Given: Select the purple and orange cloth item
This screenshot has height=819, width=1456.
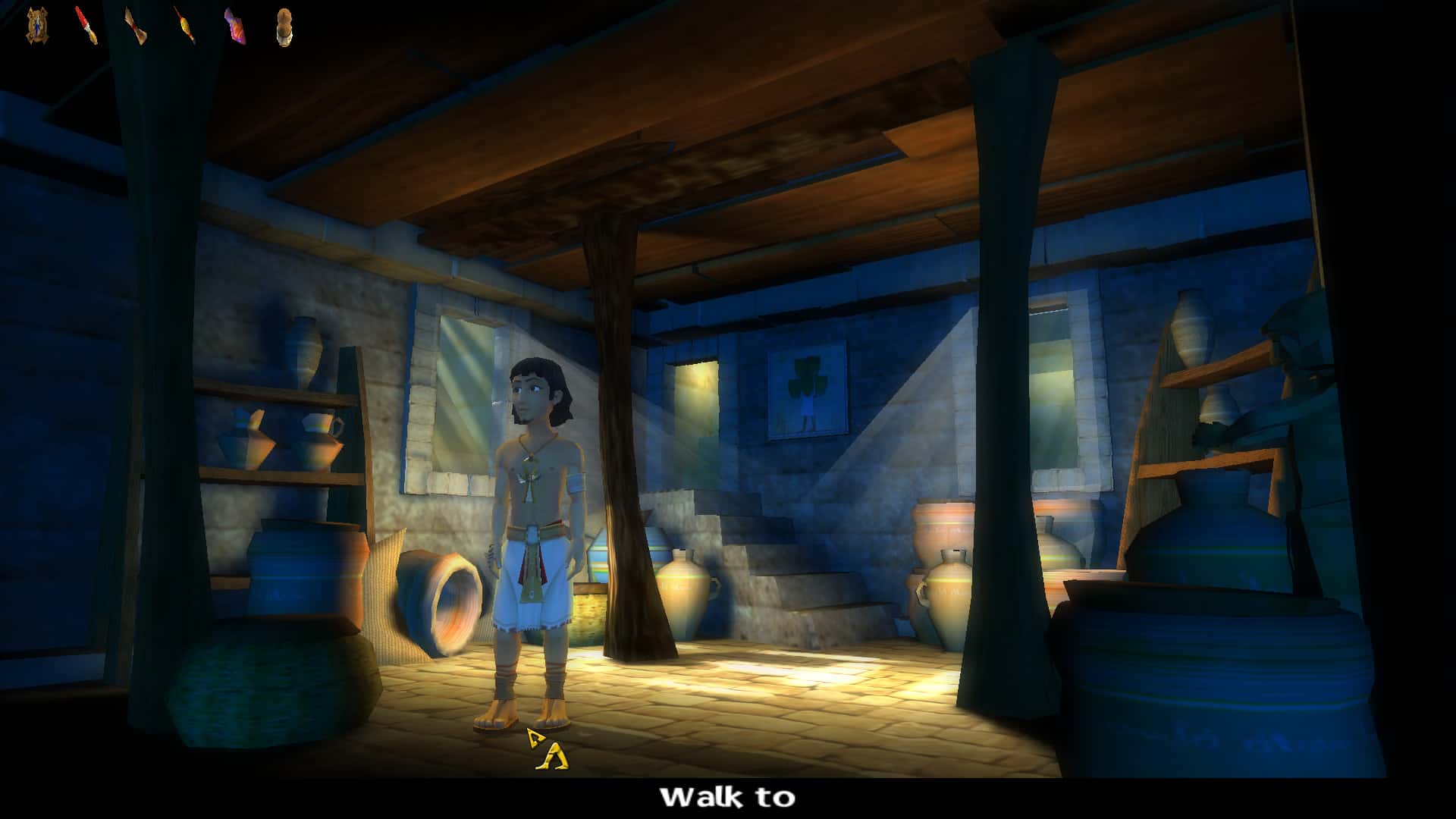Looking at the screenshot, I should pyautogui.click(x=234, y=26).
